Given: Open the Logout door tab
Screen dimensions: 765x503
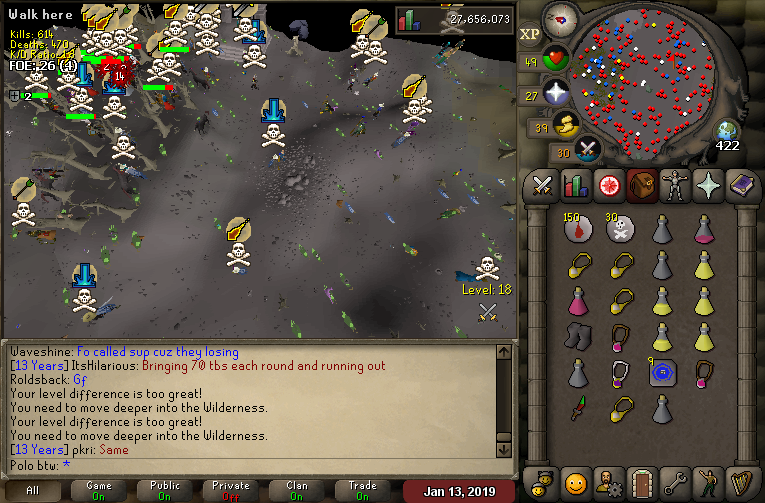Looking at the screenshot, I should click(640, 483).
